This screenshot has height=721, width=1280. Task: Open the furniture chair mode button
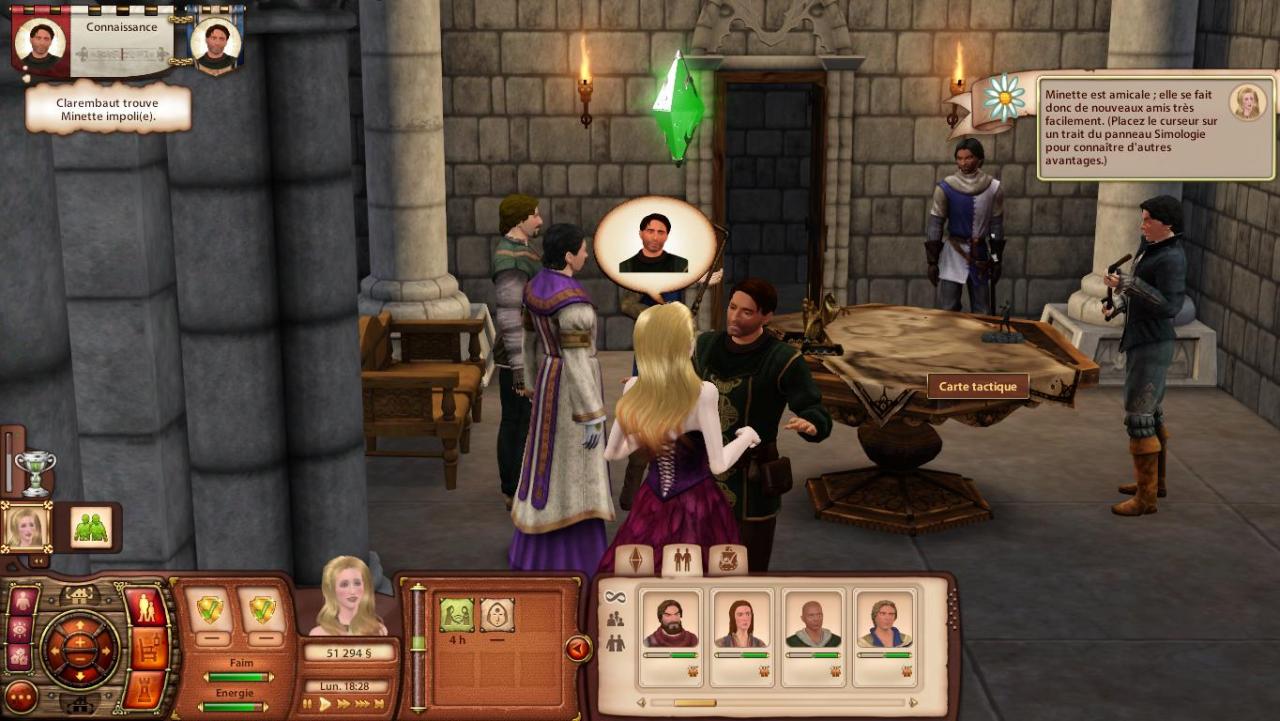pos(148,649)
